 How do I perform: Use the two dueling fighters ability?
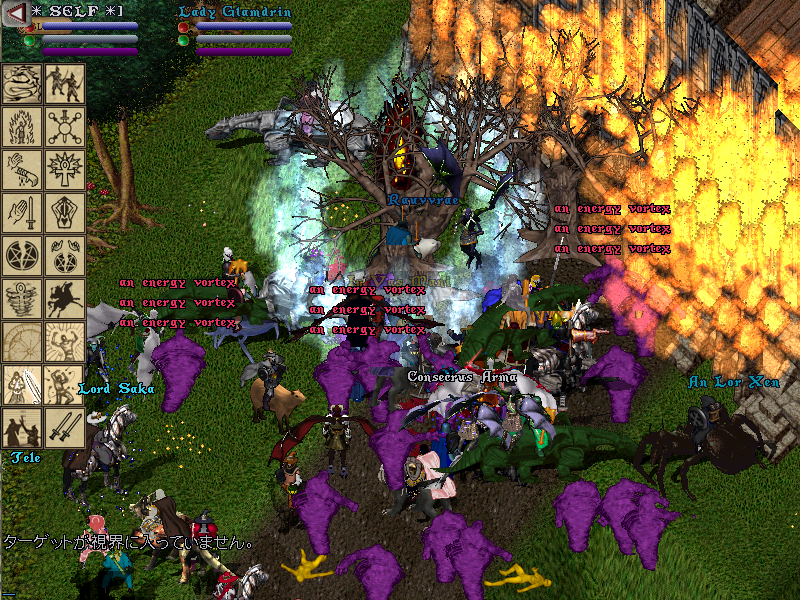(x=65, y=83)
